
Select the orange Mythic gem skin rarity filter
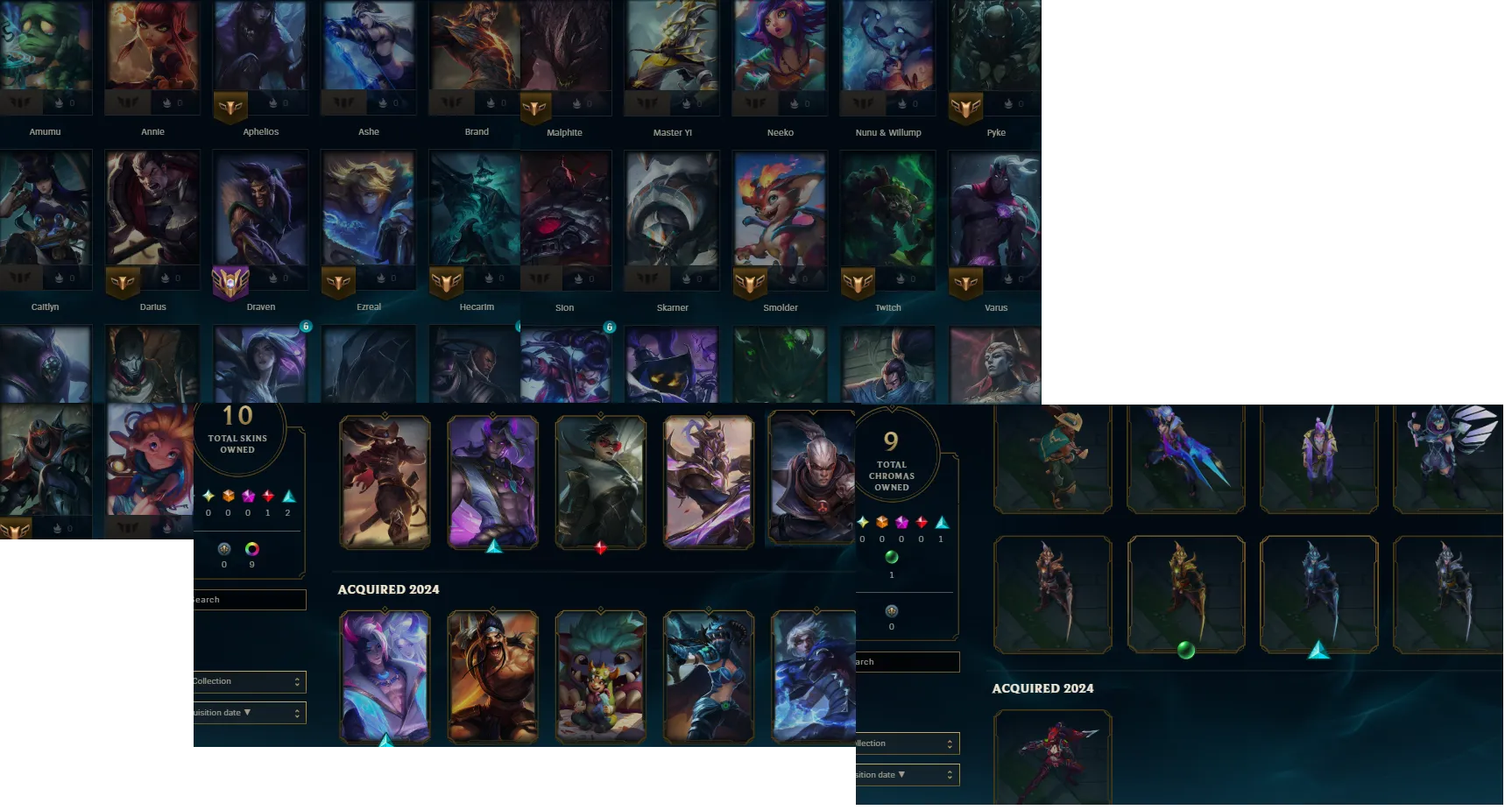pos(230,497)
